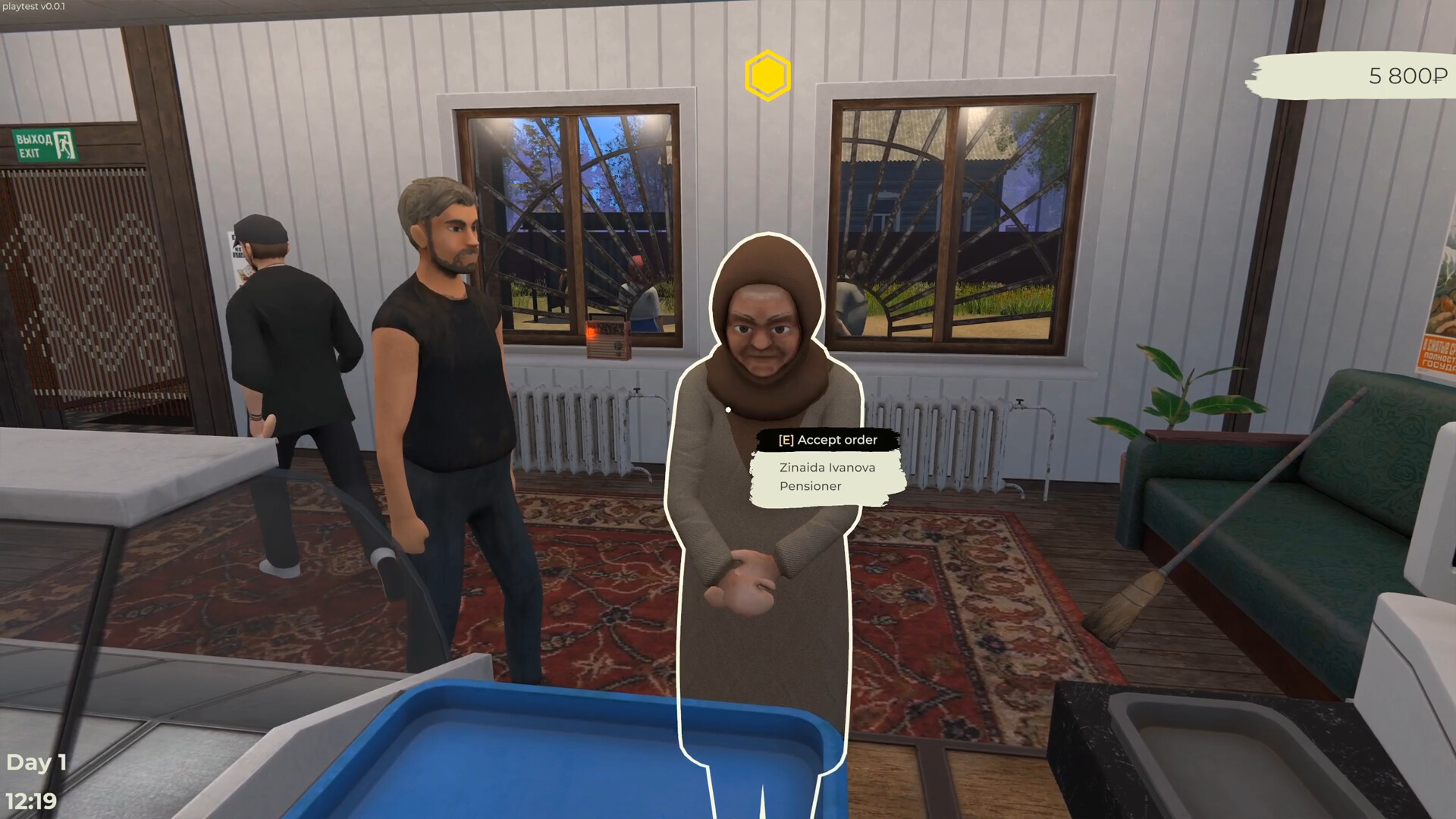
Task: Click the Pensioner label under the name
Action: [x=808, y=486]
